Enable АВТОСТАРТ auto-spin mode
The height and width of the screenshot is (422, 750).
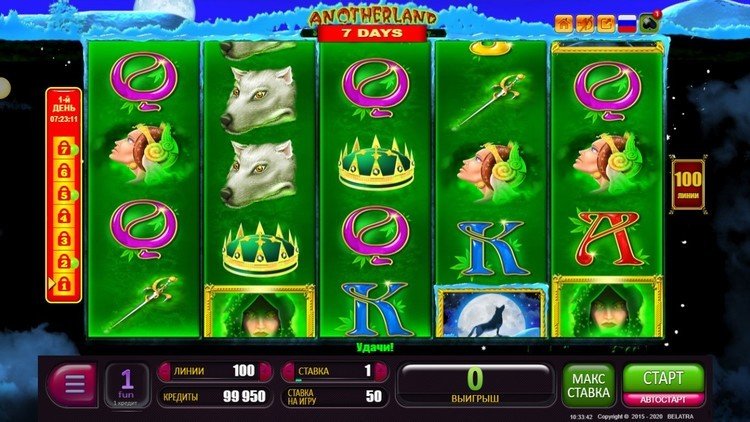click(x=662, y=399)
